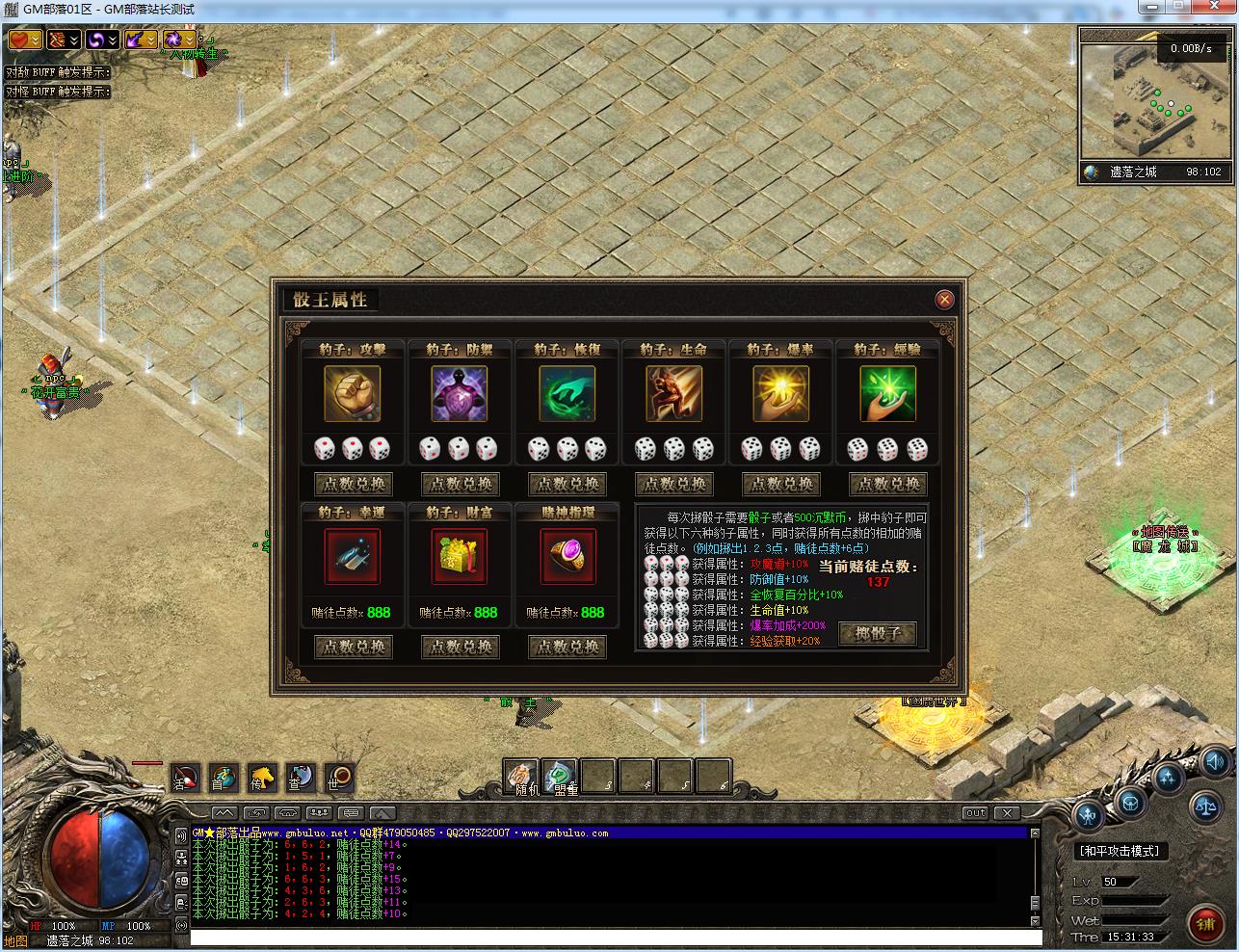
Task: Redeem points under 豹子：防禦
Action: pyautogui.click(x=460, y=484)
